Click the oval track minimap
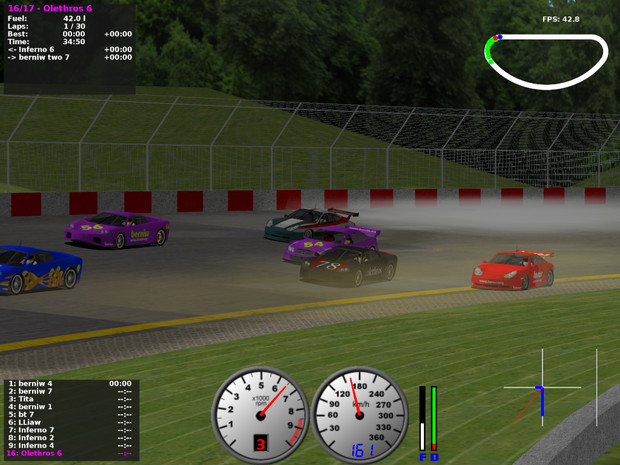This screenshot has width=620, height=465. point(546,61)
